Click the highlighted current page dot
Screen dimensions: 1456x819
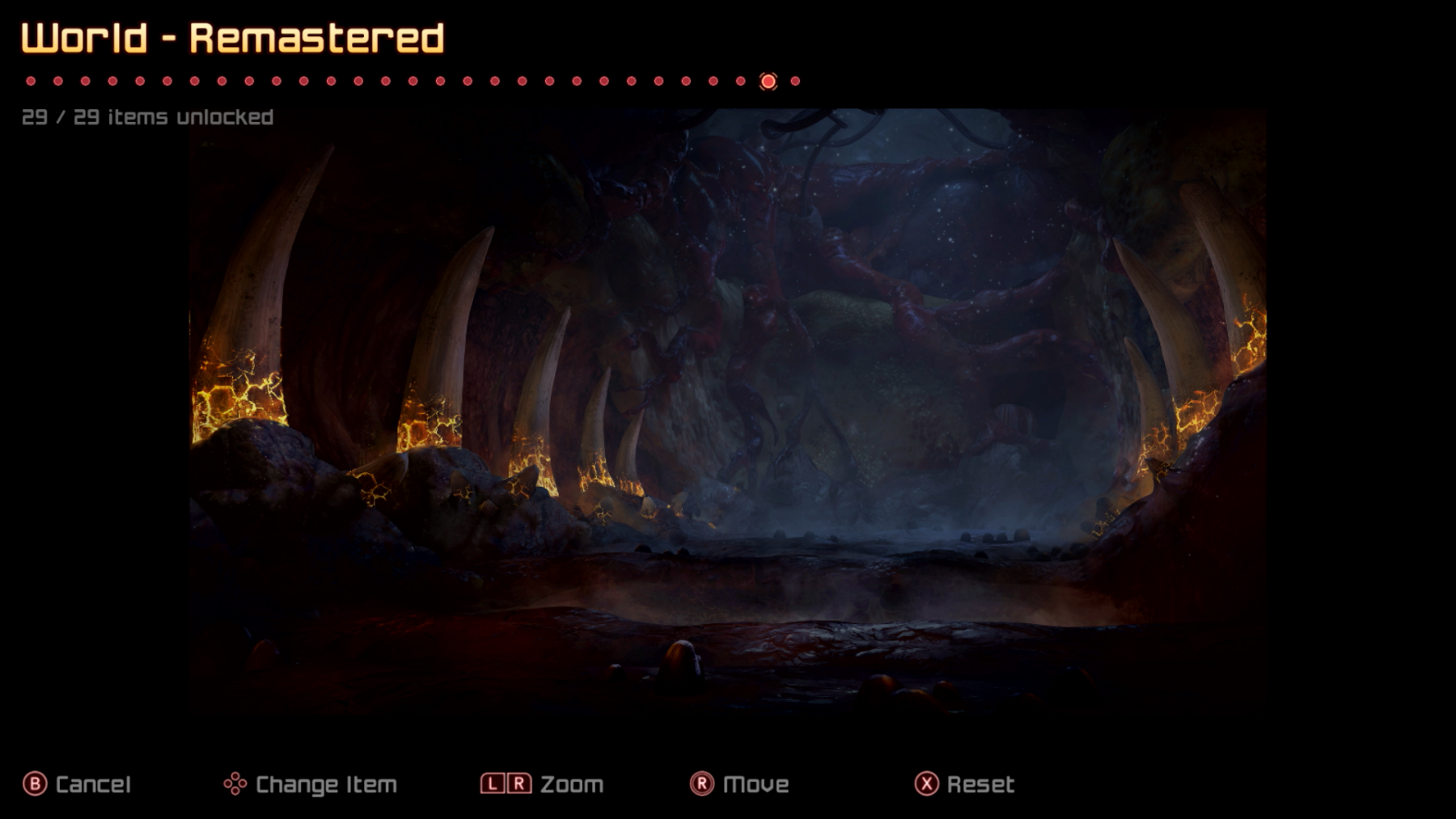pyautogui.click(x=768, y=81)
